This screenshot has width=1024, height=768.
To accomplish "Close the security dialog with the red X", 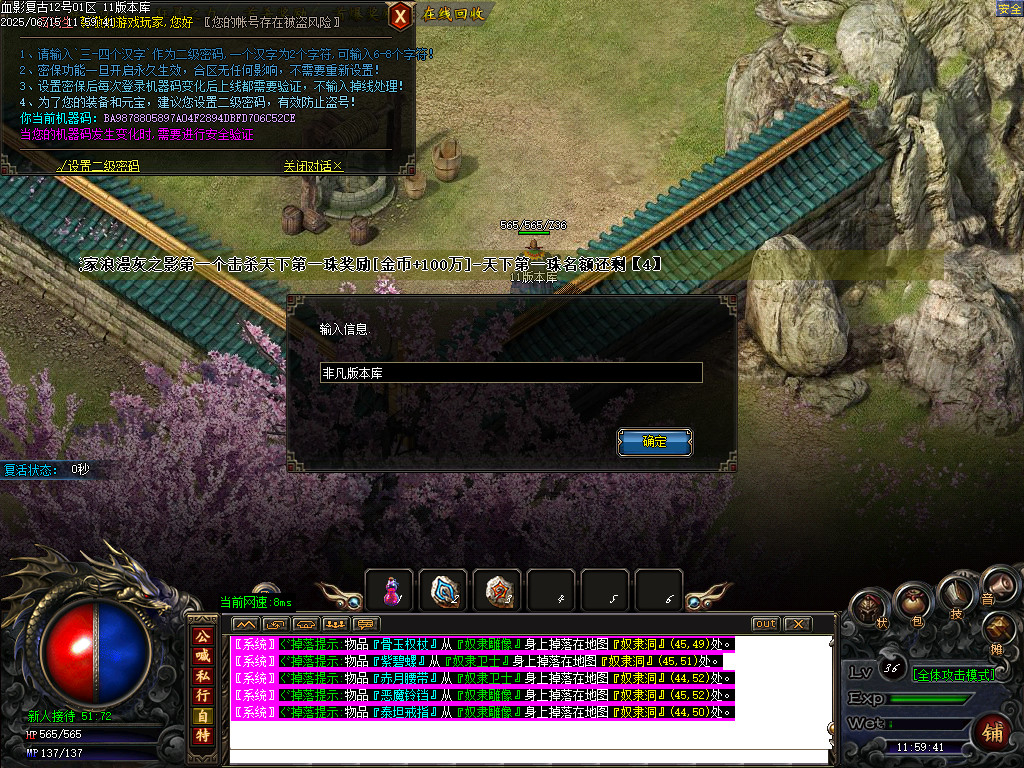I will pos(400,15).
